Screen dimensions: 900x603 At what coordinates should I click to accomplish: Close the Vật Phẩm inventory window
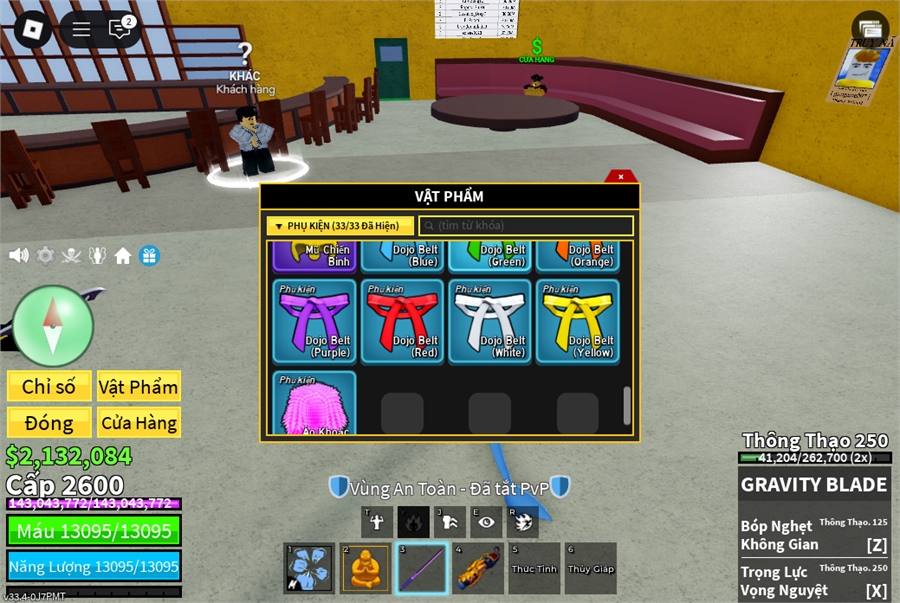(x=621, y=177)
